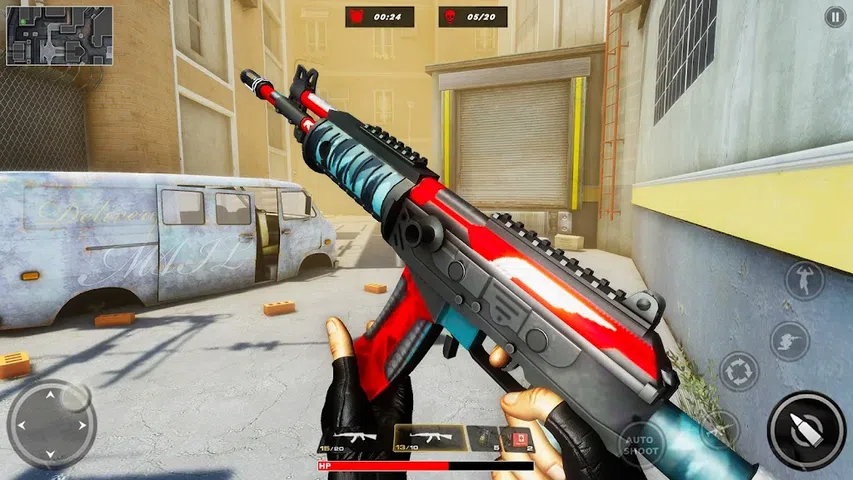The height and width of the screenshot is (480, 853).
Task: Select the highlighted rifle weapon slot
Action: [430, 437]
